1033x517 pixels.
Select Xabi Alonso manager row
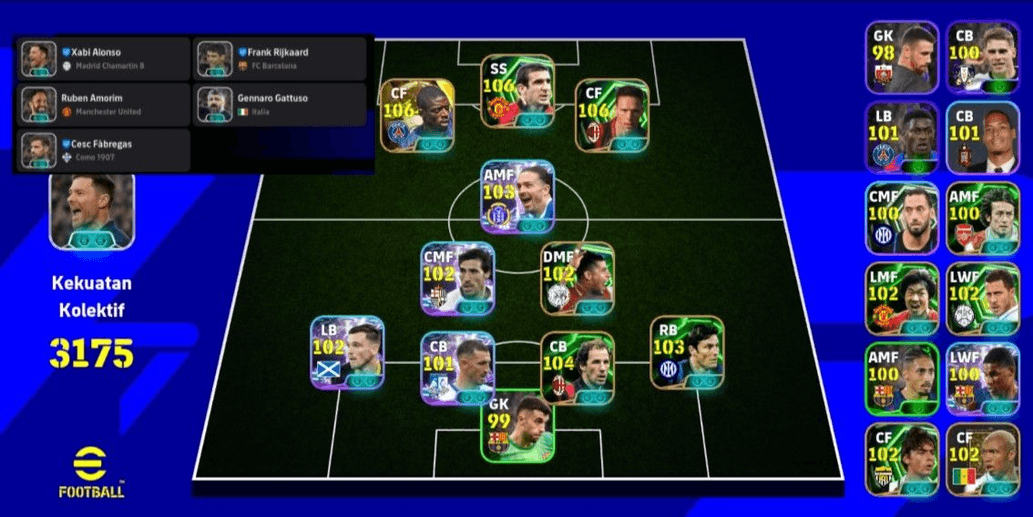click(x=102, y=58)
